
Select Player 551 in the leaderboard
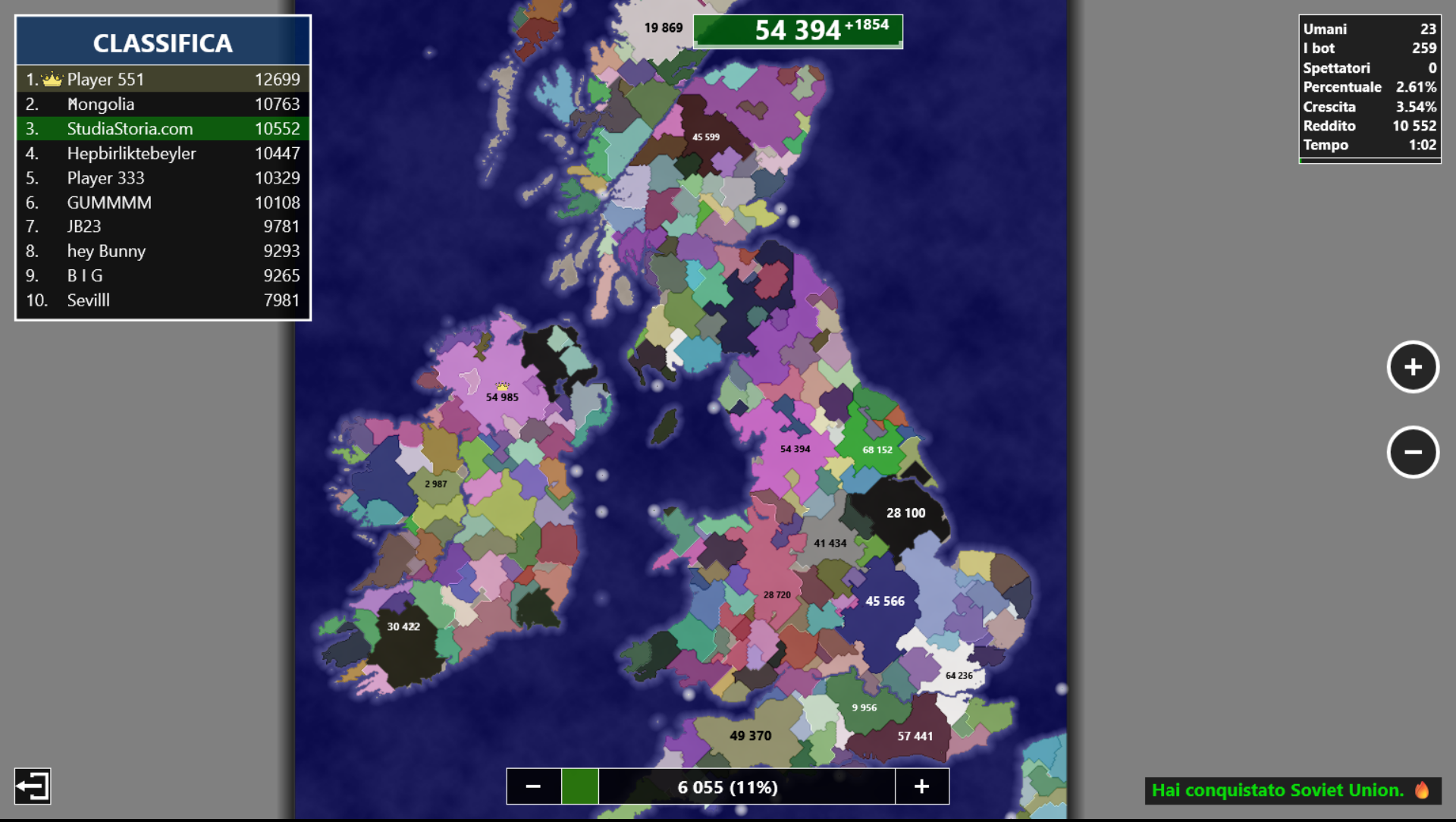point(163,79)
